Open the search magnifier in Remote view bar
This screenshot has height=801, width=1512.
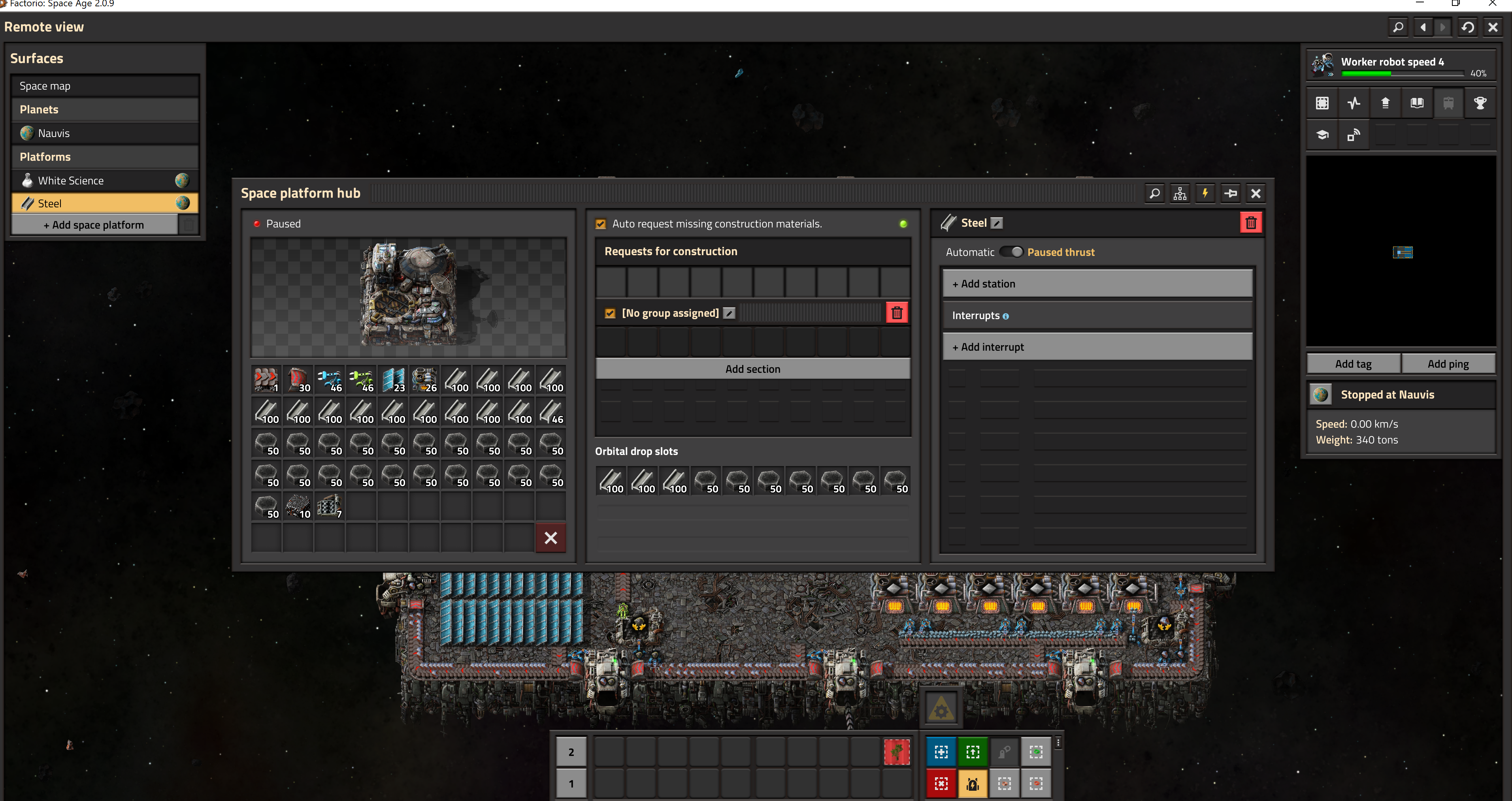pos(1398,27)
